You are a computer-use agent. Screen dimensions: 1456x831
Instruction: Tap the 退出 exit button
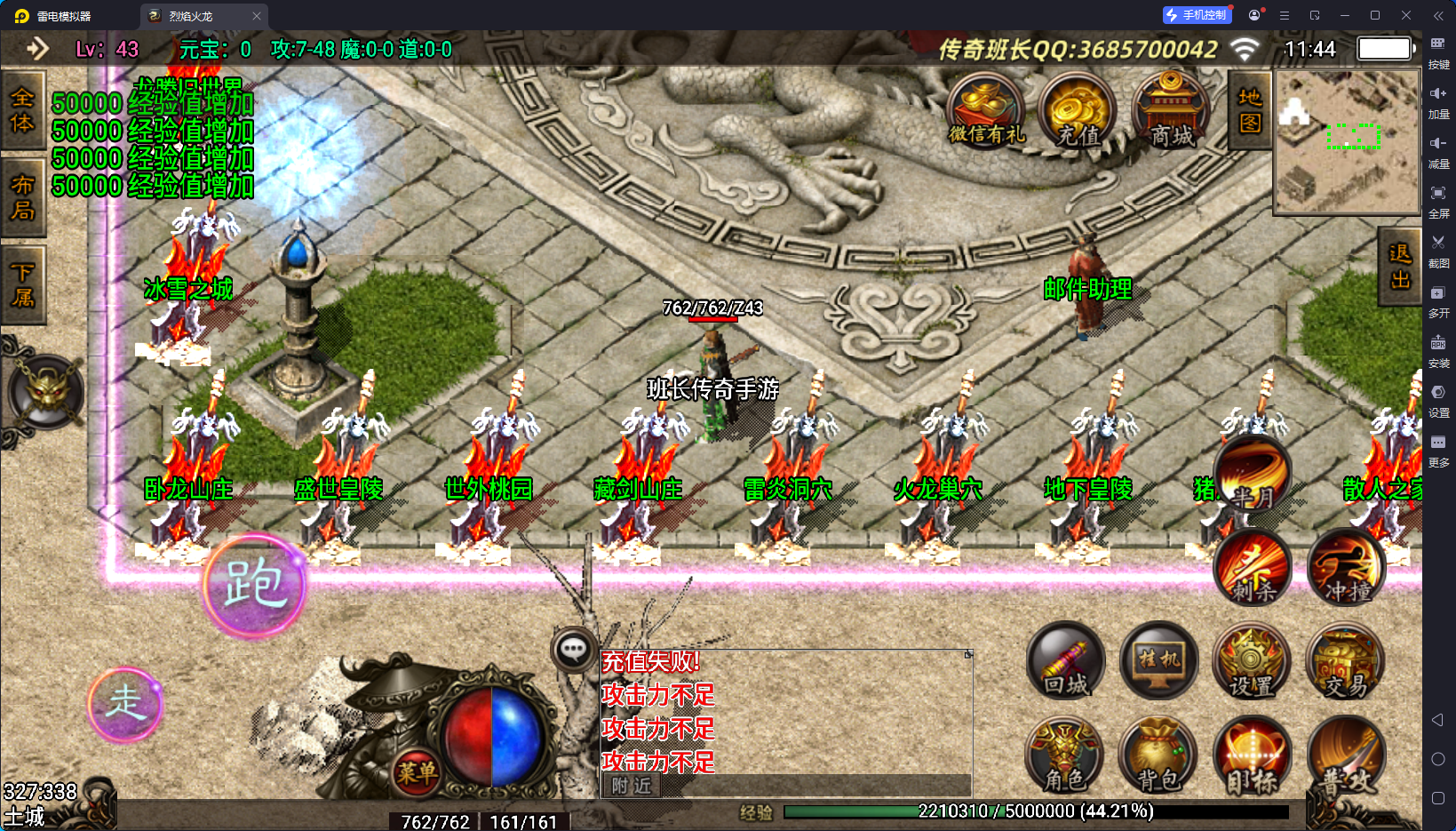click(1400, 267)
